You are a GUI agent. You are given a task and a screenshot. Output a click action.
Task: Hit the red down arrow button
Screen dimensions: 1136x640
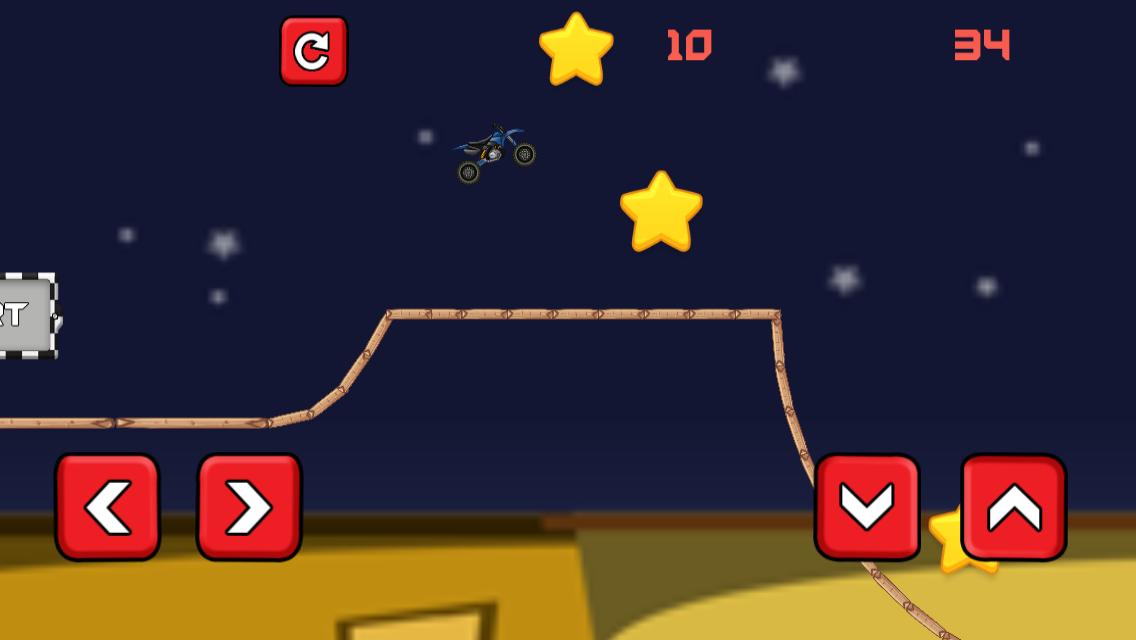(x=867, y=507)
